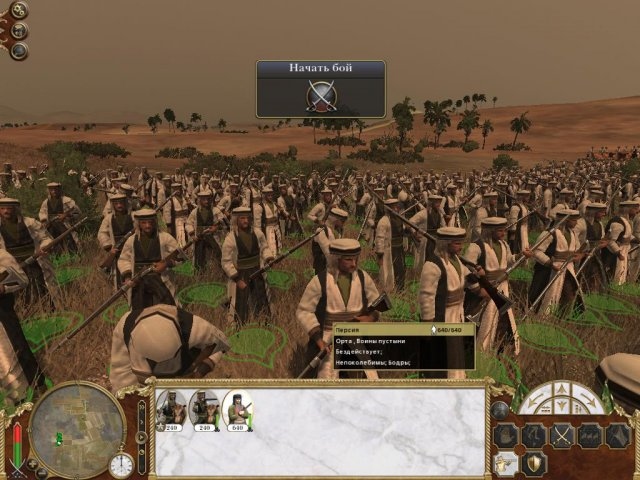Screen dimensions: 640x480
Task: Open the gear options menu
Action: click(19, 11)
